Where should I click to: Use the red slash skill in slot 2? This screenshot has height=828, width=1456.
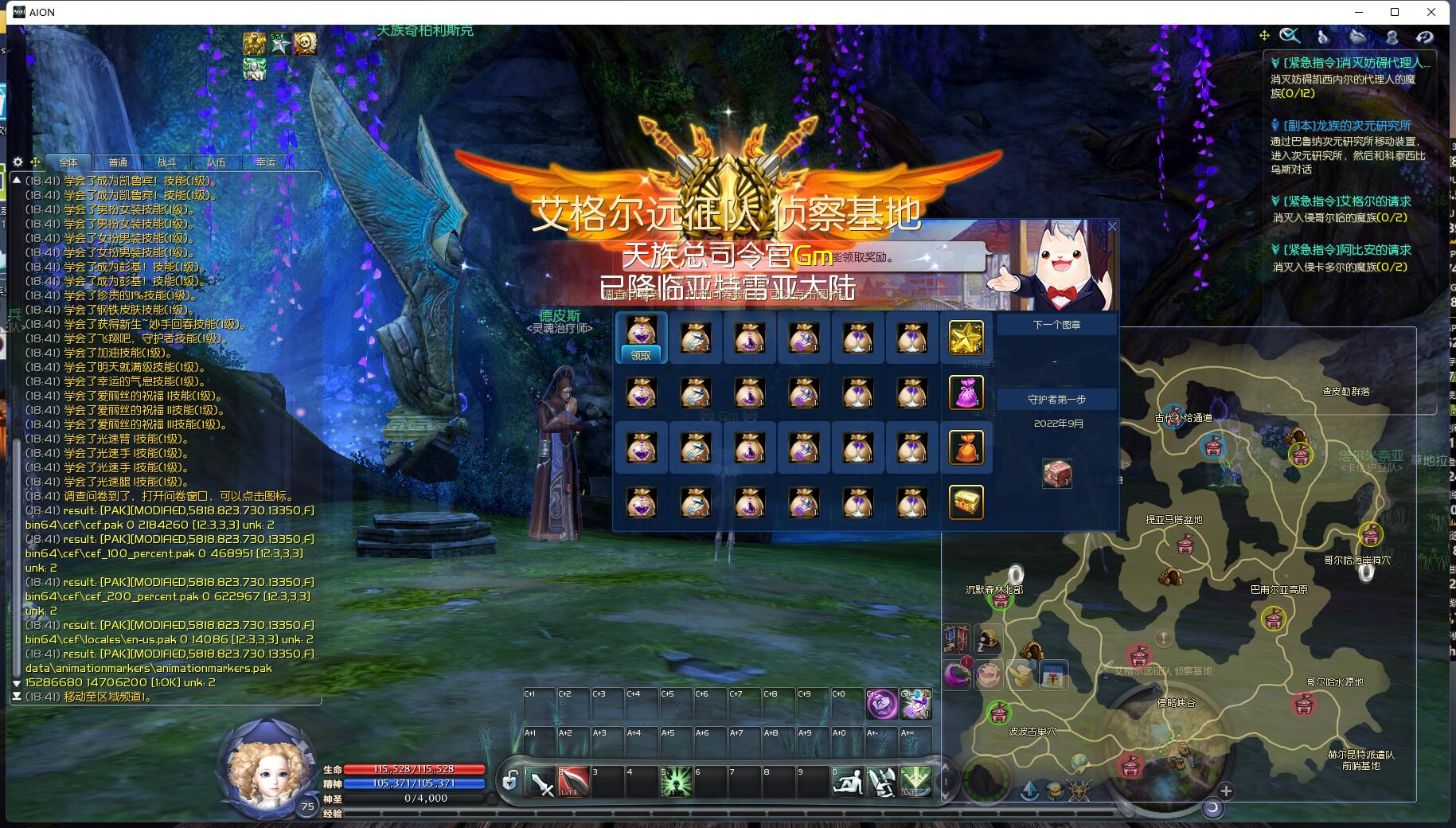tap(573, 783)
